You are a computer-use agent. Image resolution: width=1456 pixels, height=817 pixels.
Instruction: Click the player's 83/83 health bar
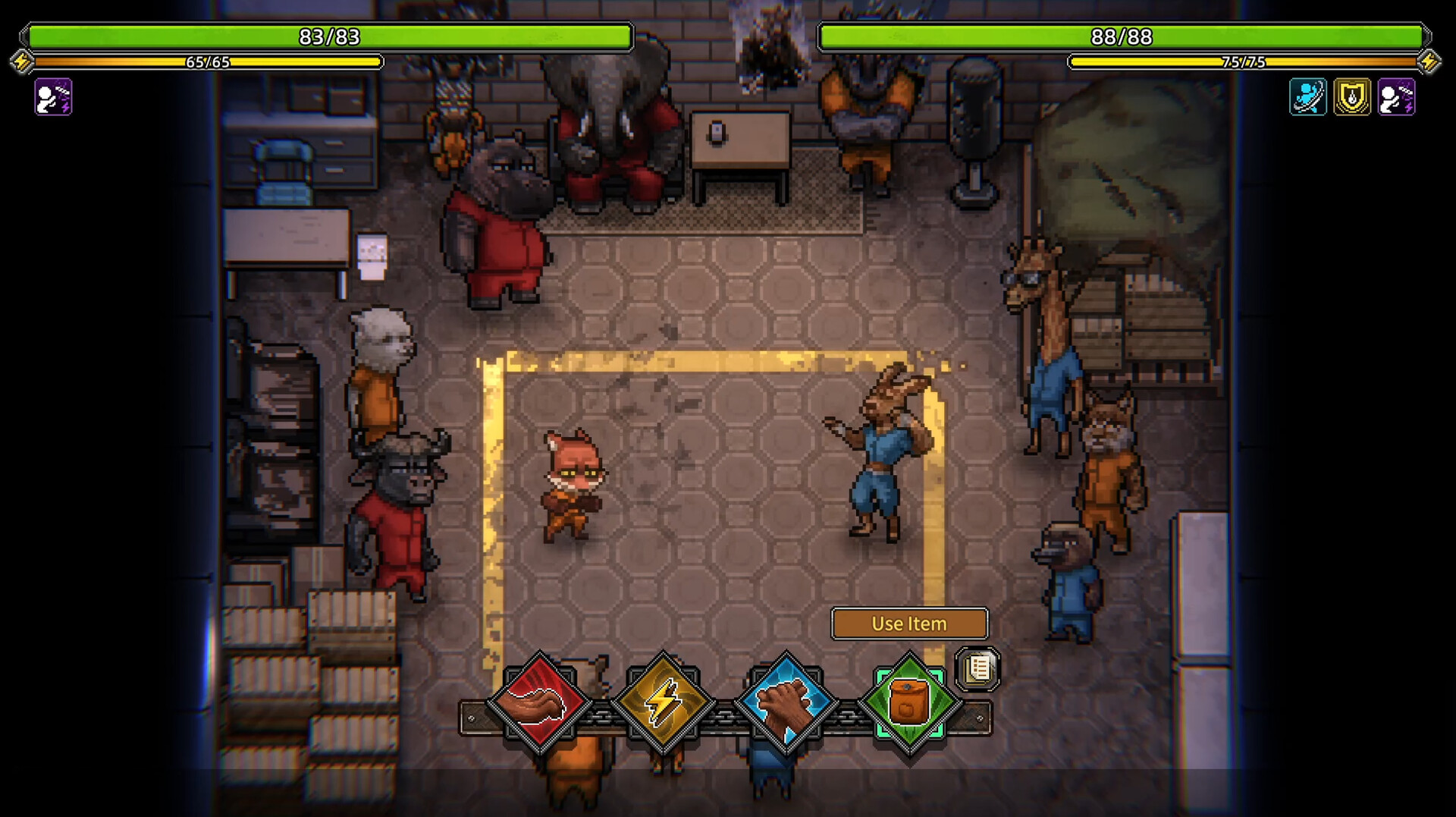[330, 36]
